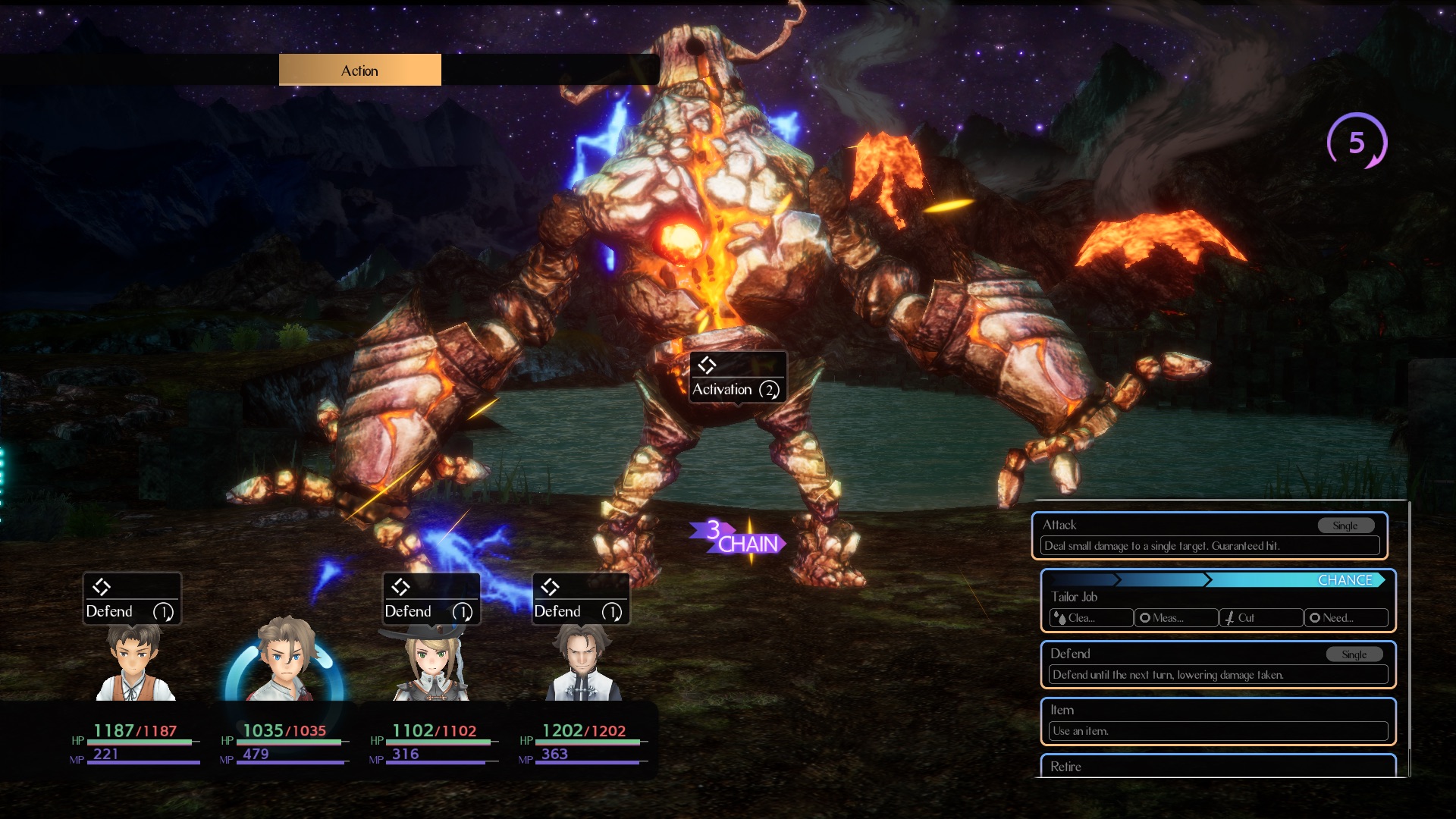
Task: Open the Item command
Action: click(1218, 720)
